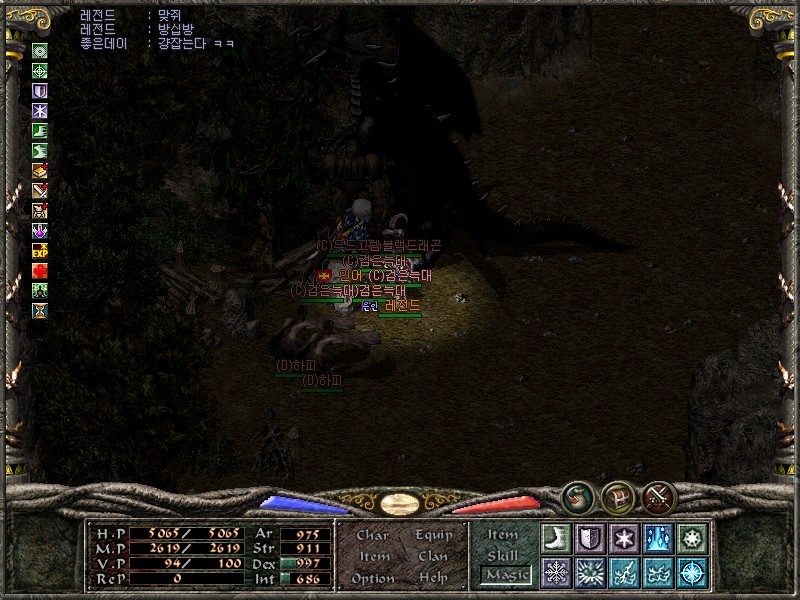Image resolution: width=800 pixels, height=600 pixels.
Task: Open the Char menu
Action: 372,535
